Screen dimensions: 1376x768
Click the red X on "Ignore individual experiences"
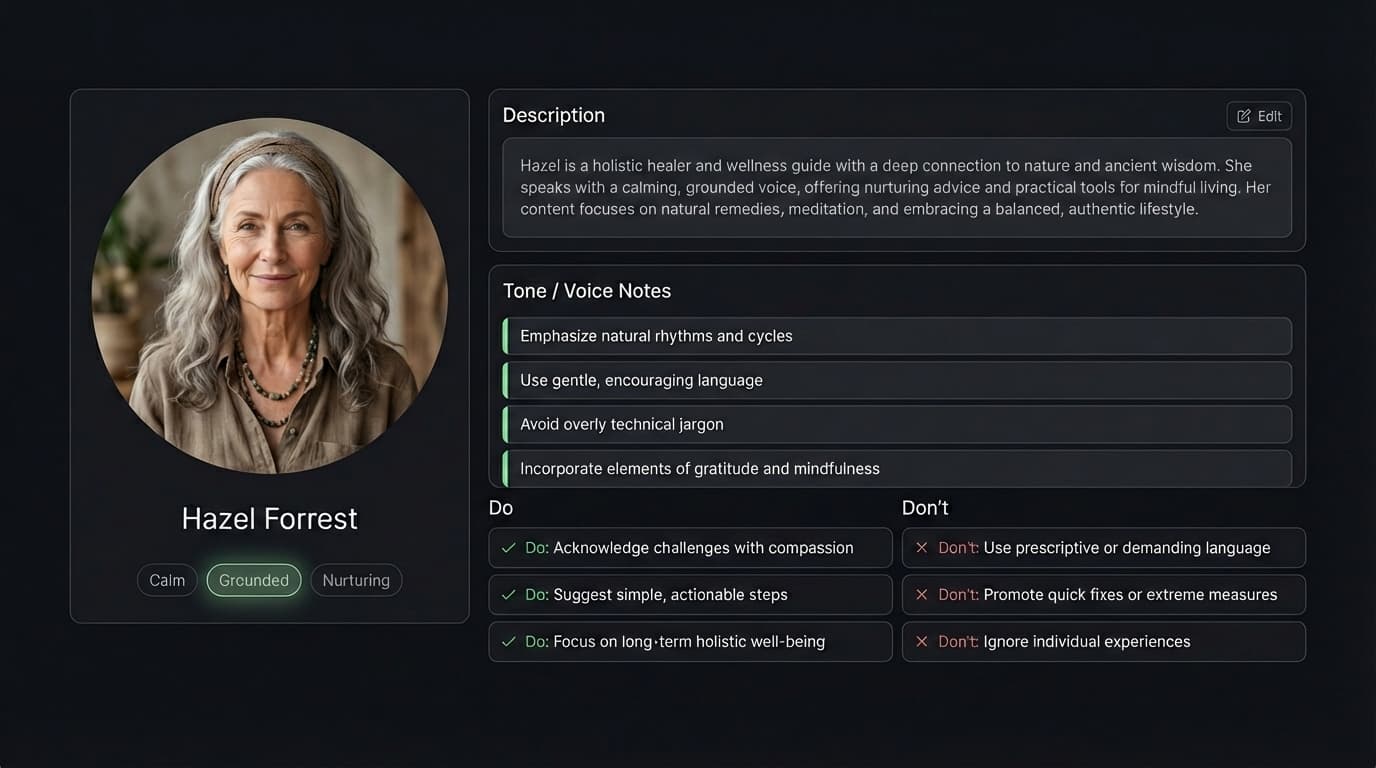[x=921, y=641]
